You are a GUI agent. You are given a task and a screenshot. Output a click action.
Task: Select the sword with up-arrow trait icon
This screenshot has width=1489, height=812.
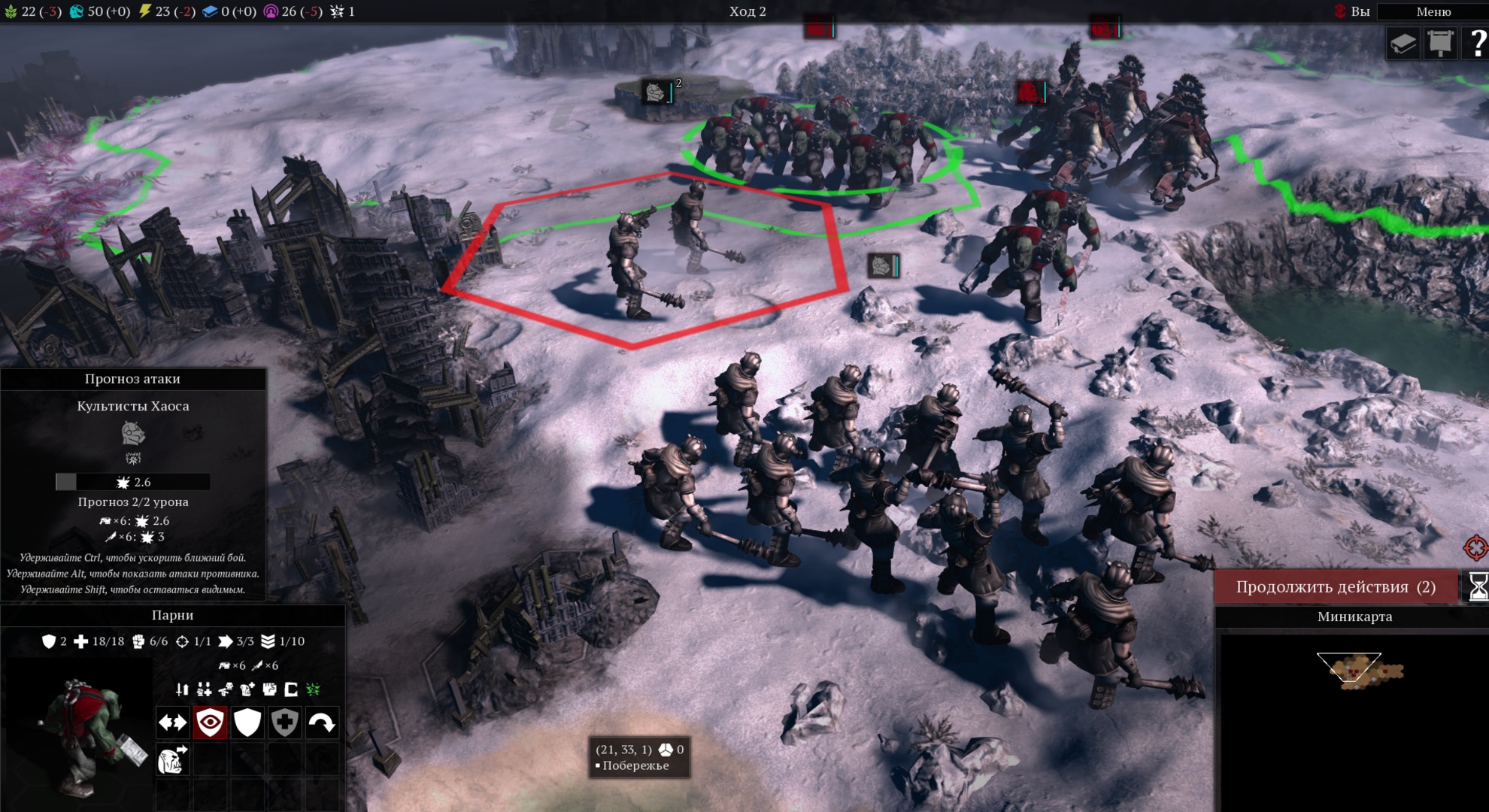coord(182,689)
